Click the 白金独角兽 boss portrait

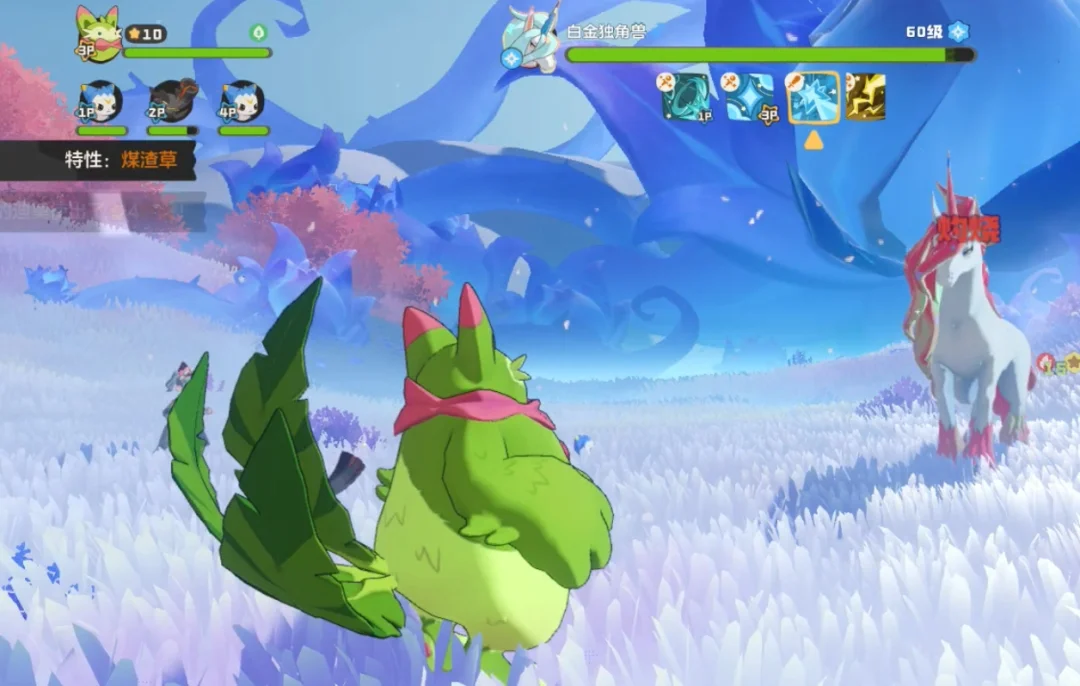coord(531,38)
